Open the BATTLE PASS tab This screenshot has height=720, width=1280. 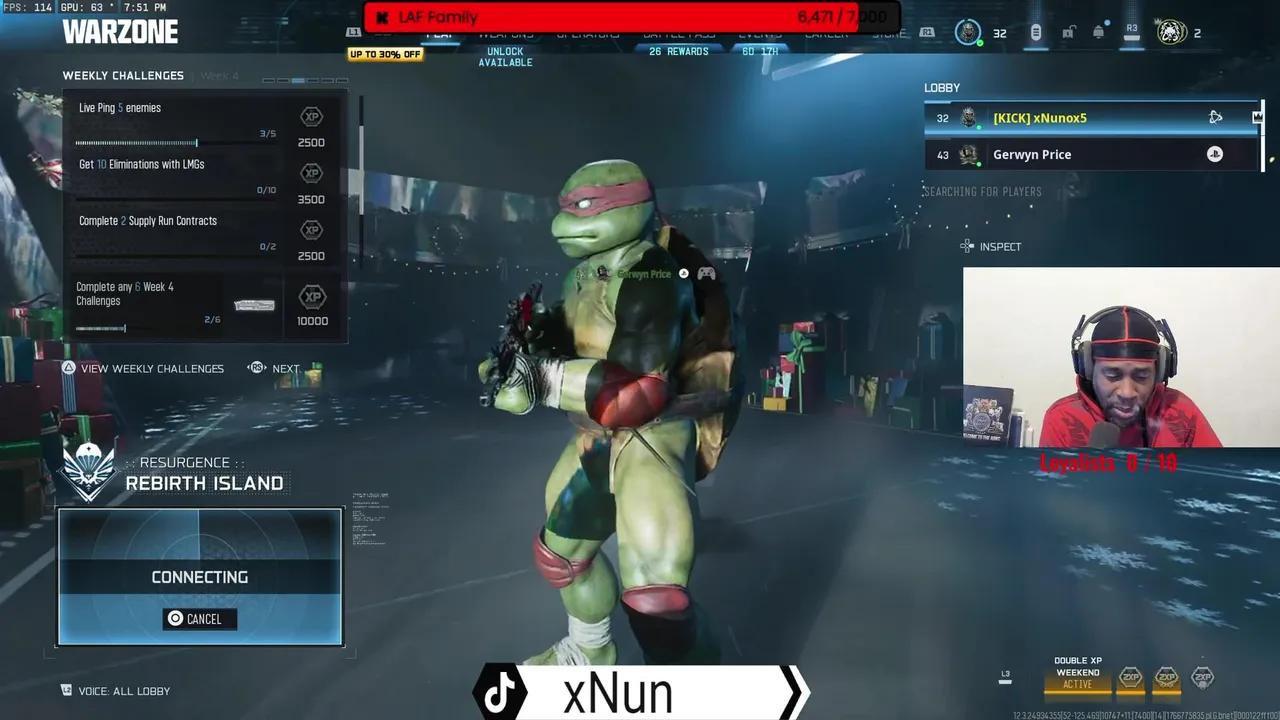(679, 35)
